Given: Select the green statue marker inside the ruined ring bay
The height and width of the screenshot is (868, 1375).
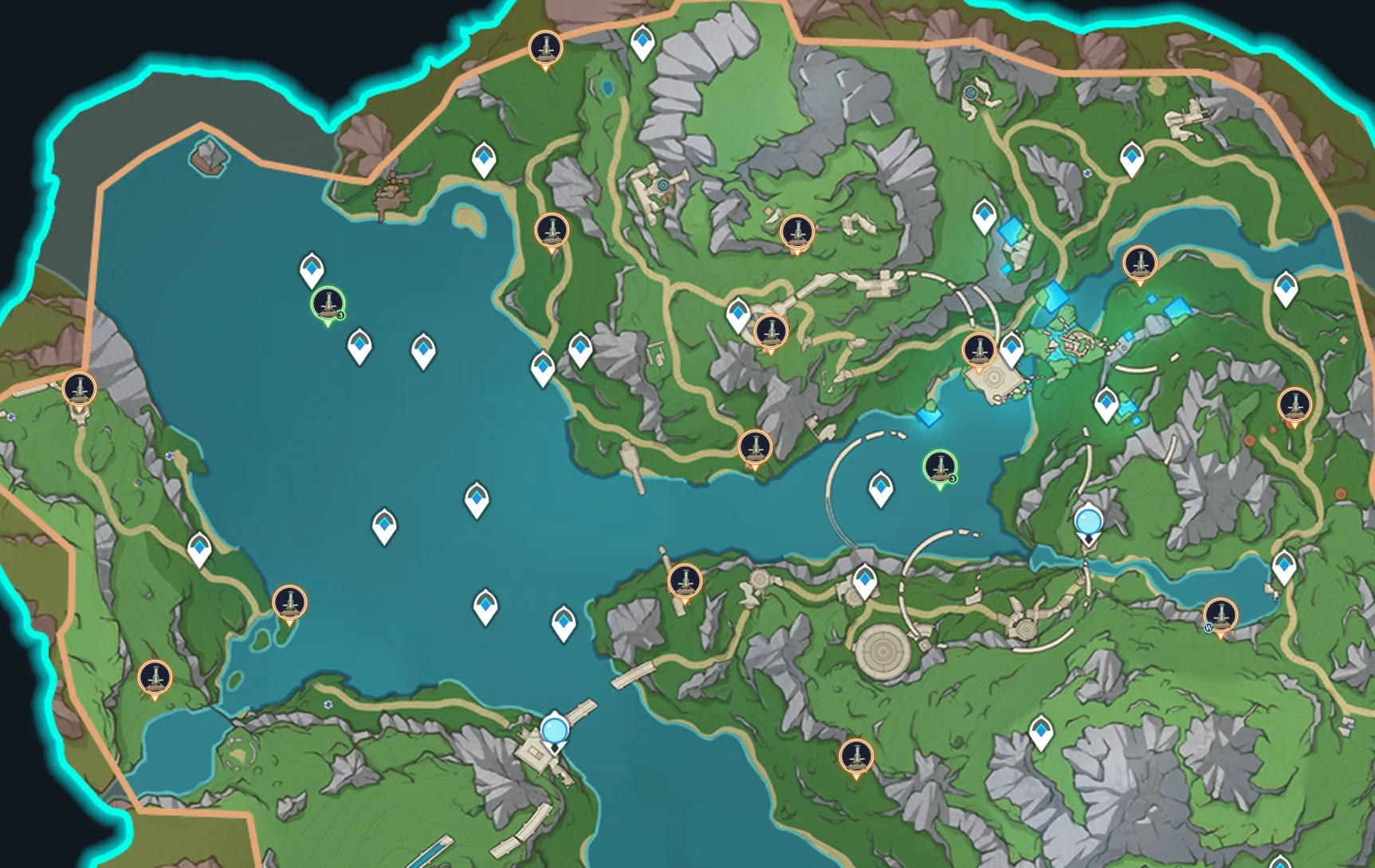Looking at the screenshot, I should tap(940, 467).
